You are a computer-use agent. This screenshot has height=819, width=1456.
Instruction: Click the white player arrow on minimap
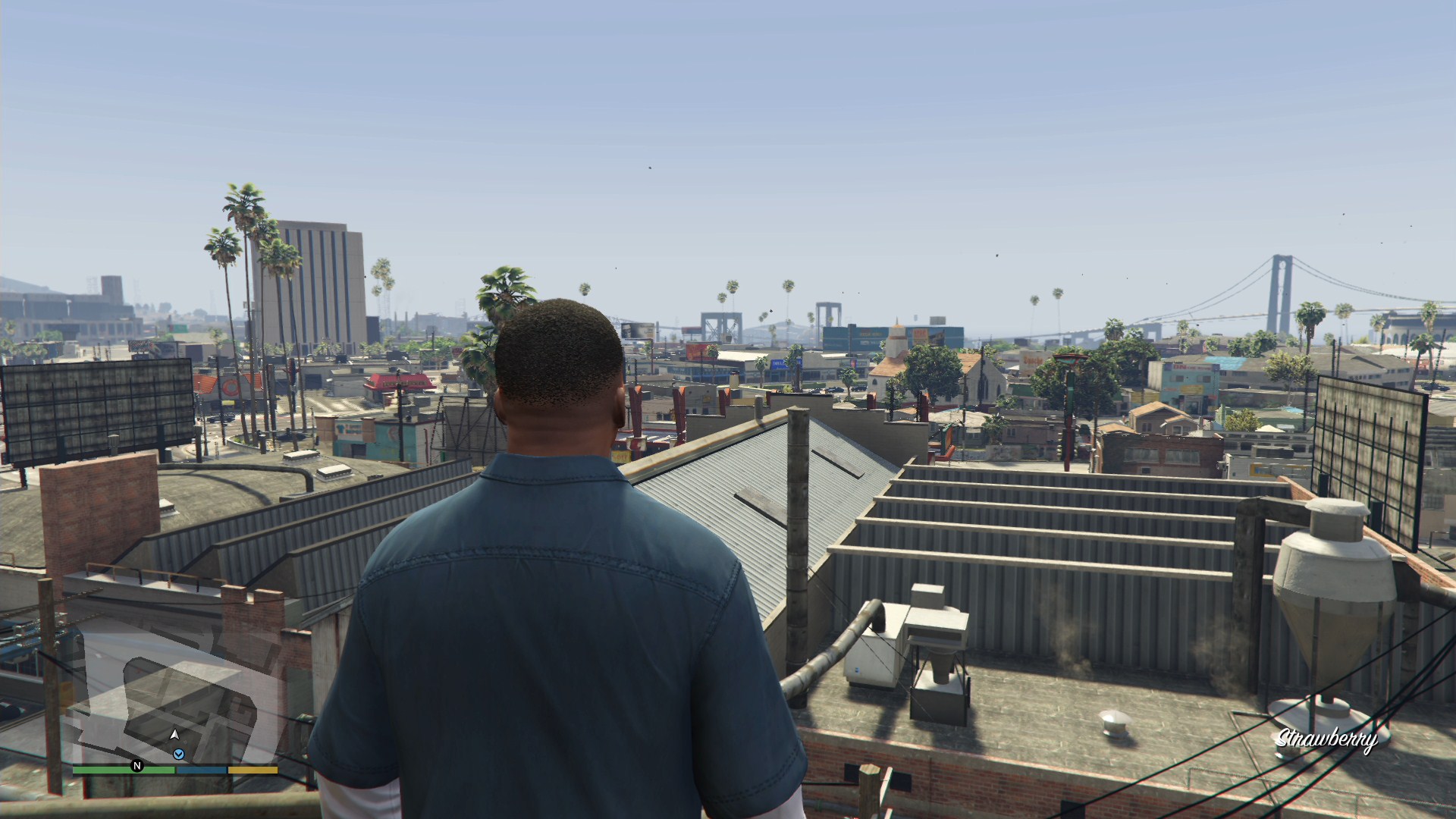(x=174, y=734)
